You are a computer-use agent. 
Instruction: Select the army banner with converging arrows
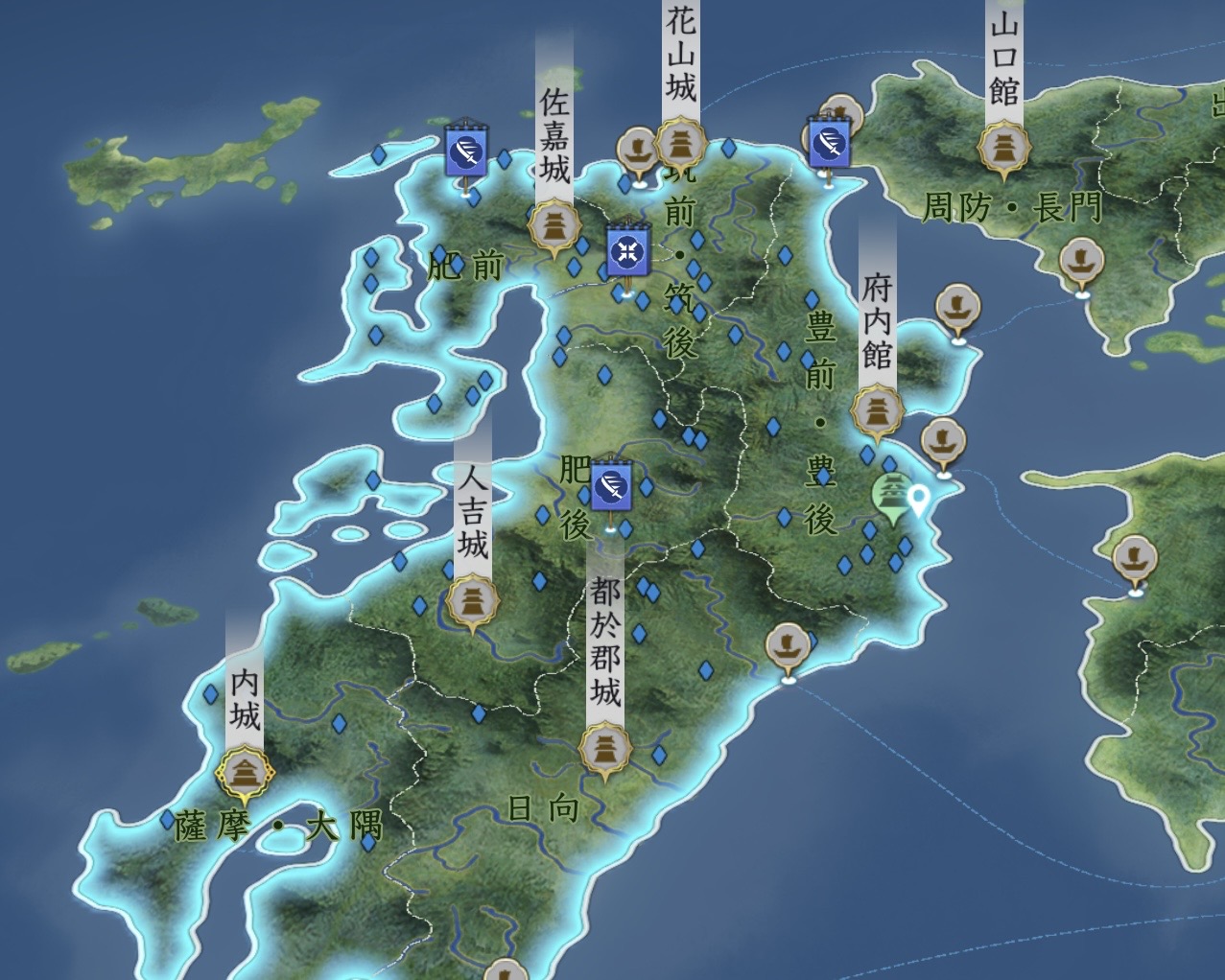tap(628, 252)
